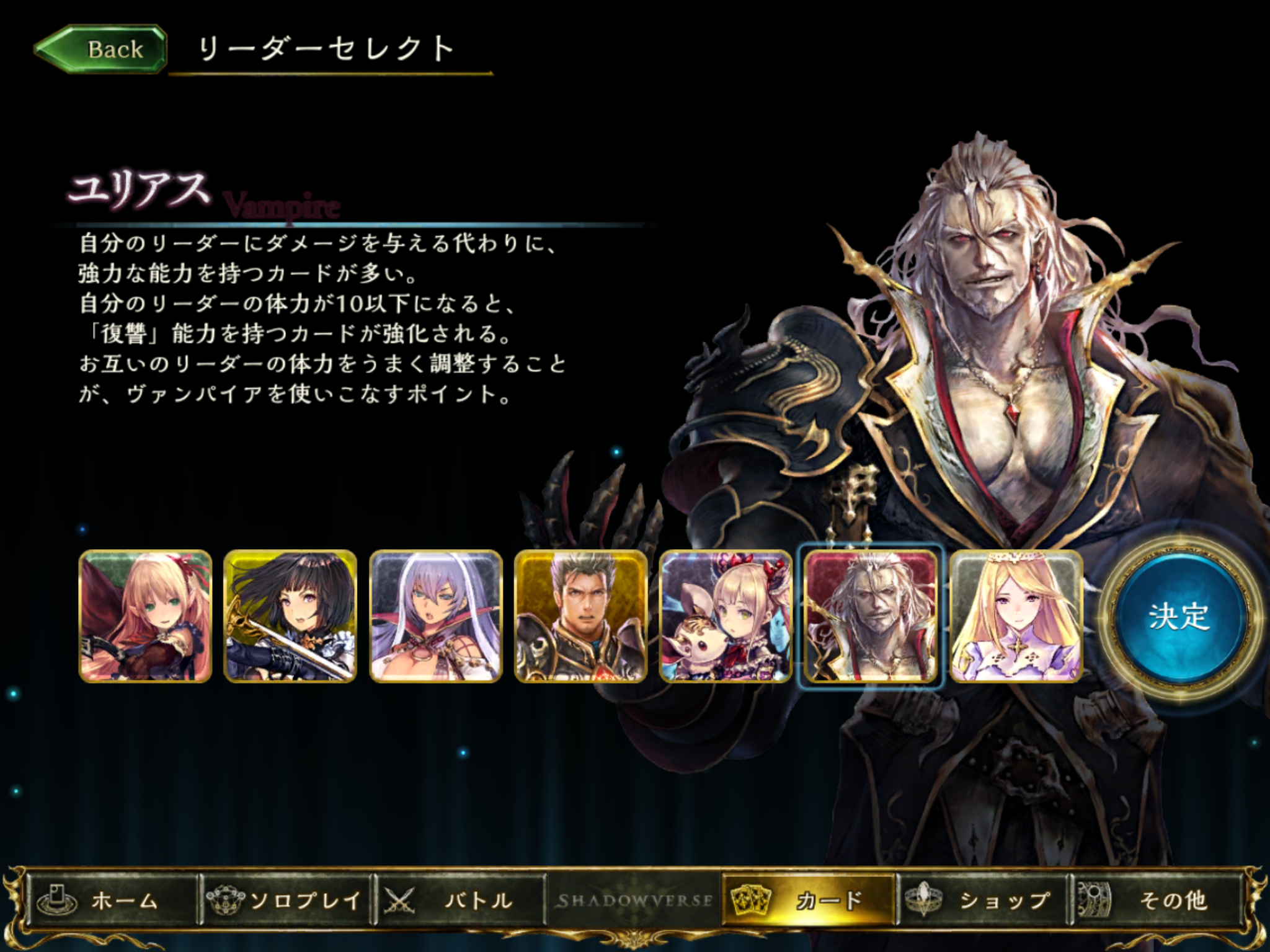Select the vampire Urias leader portrait

pos(871,616)
